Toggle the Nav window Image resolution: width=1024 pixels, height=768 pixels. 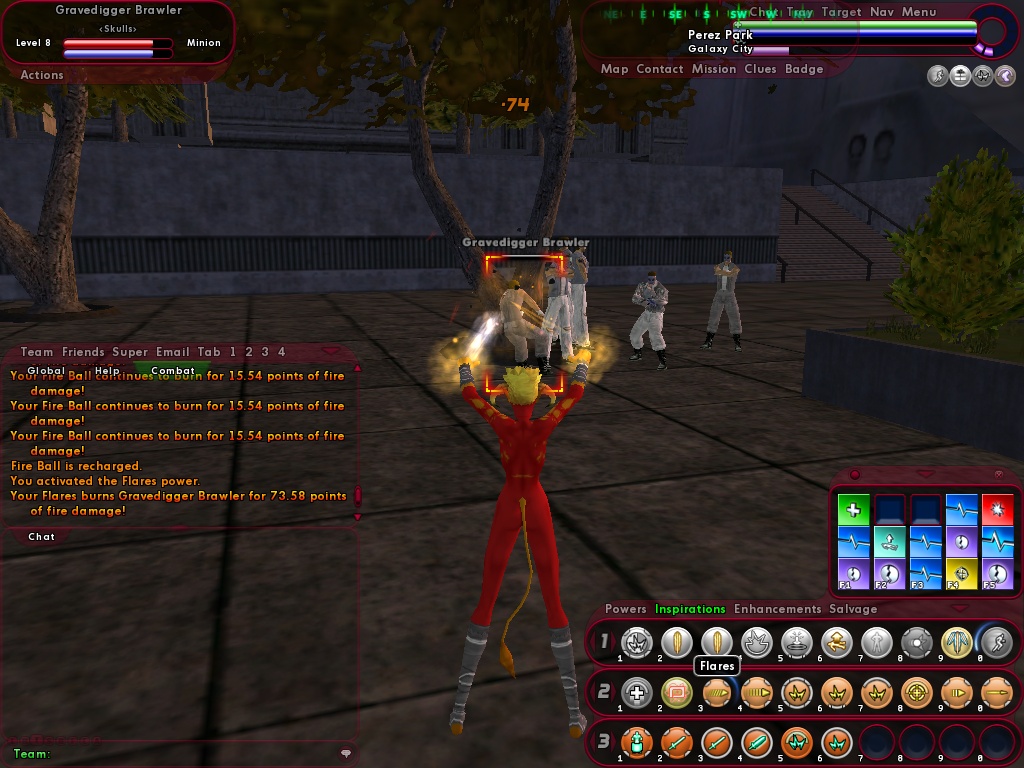point(881,12)
